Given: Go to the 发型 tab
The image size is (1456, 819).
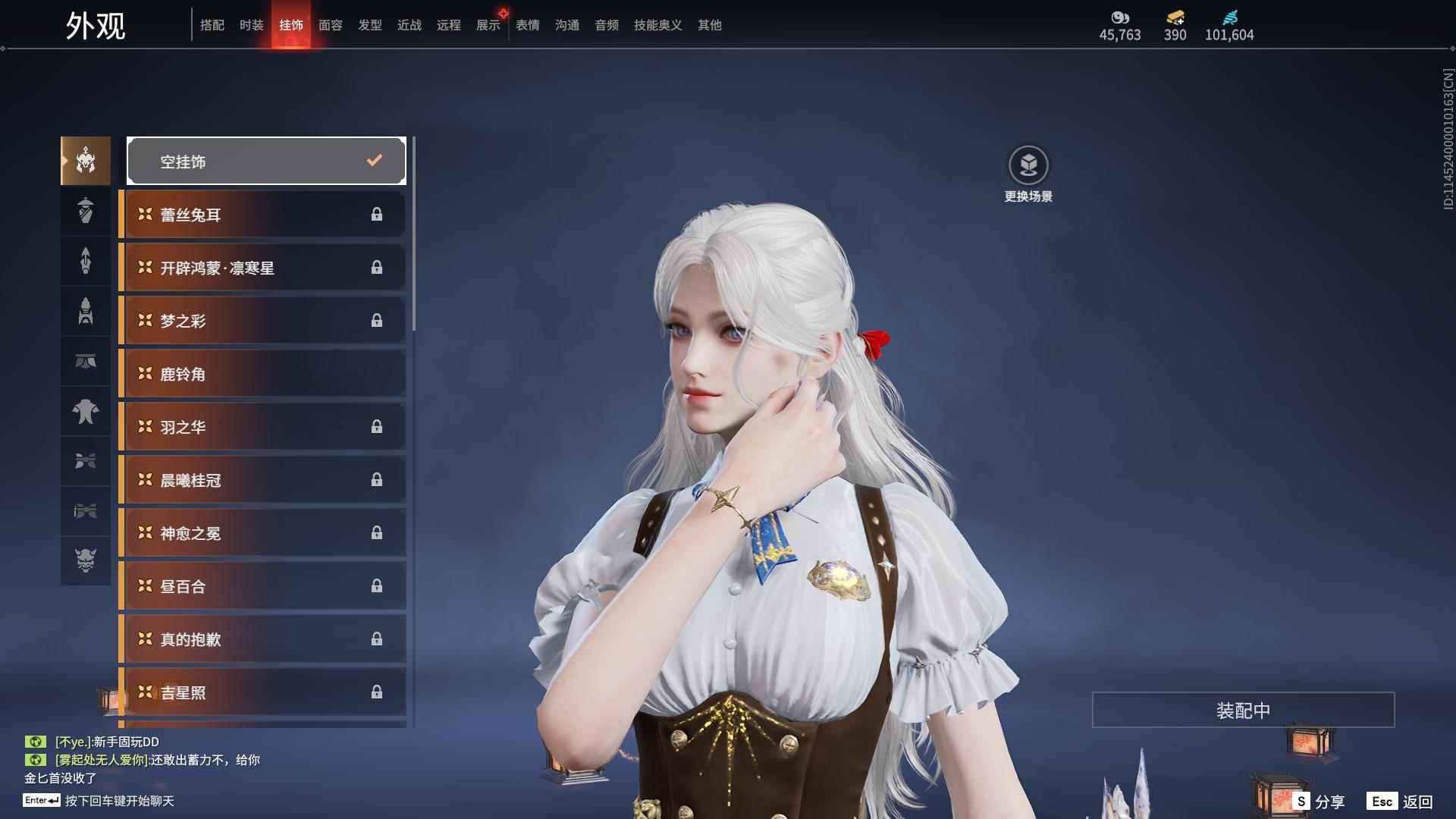Looking at the screenshot, I should pyautogui.click(x=370, y=25).
